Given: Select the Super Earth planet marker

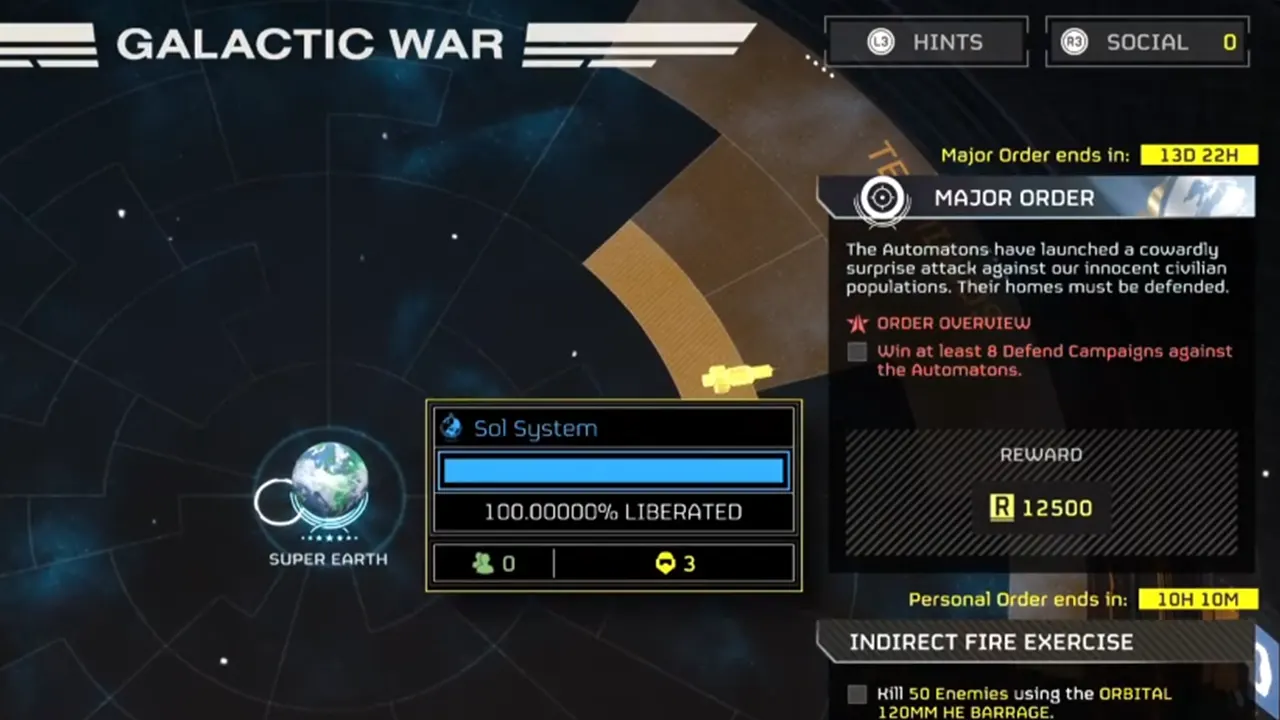Looking at the screenshot, I should pyautogui.click(x=329, y=482).
